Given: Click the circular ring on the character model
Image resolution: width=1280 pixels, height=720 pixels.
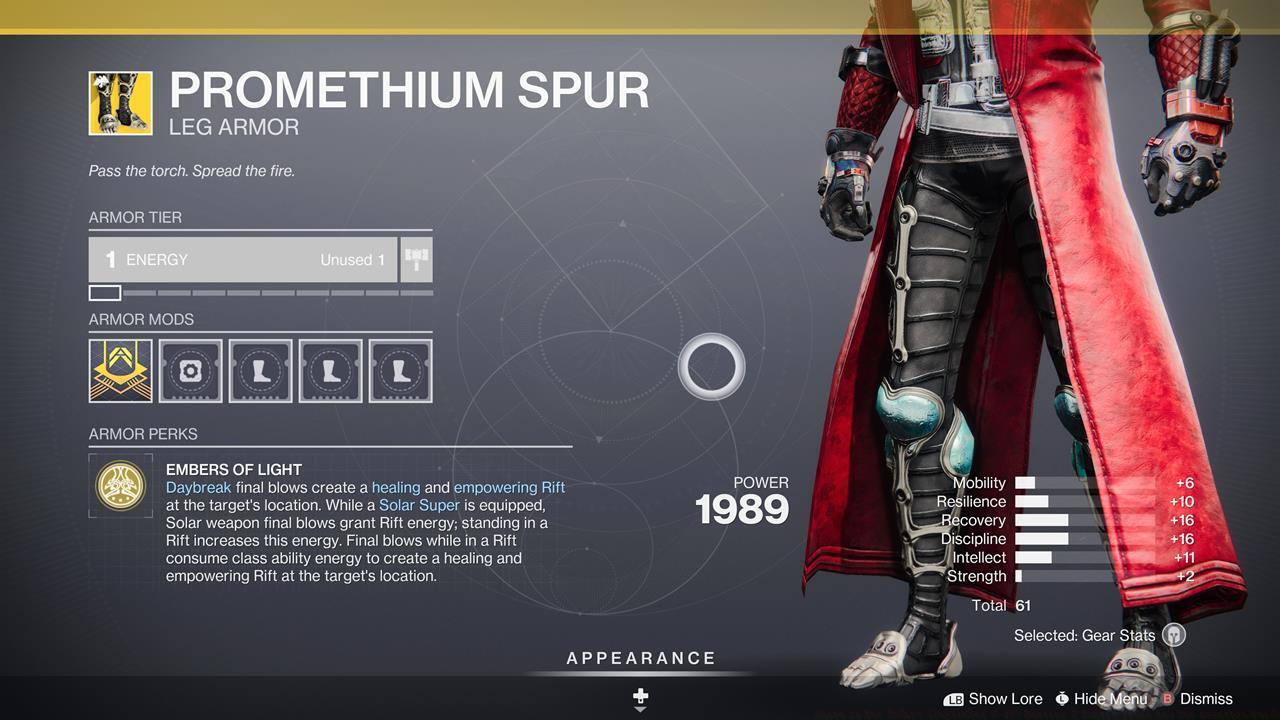Looking at the screenshot, I should point(711,367).
